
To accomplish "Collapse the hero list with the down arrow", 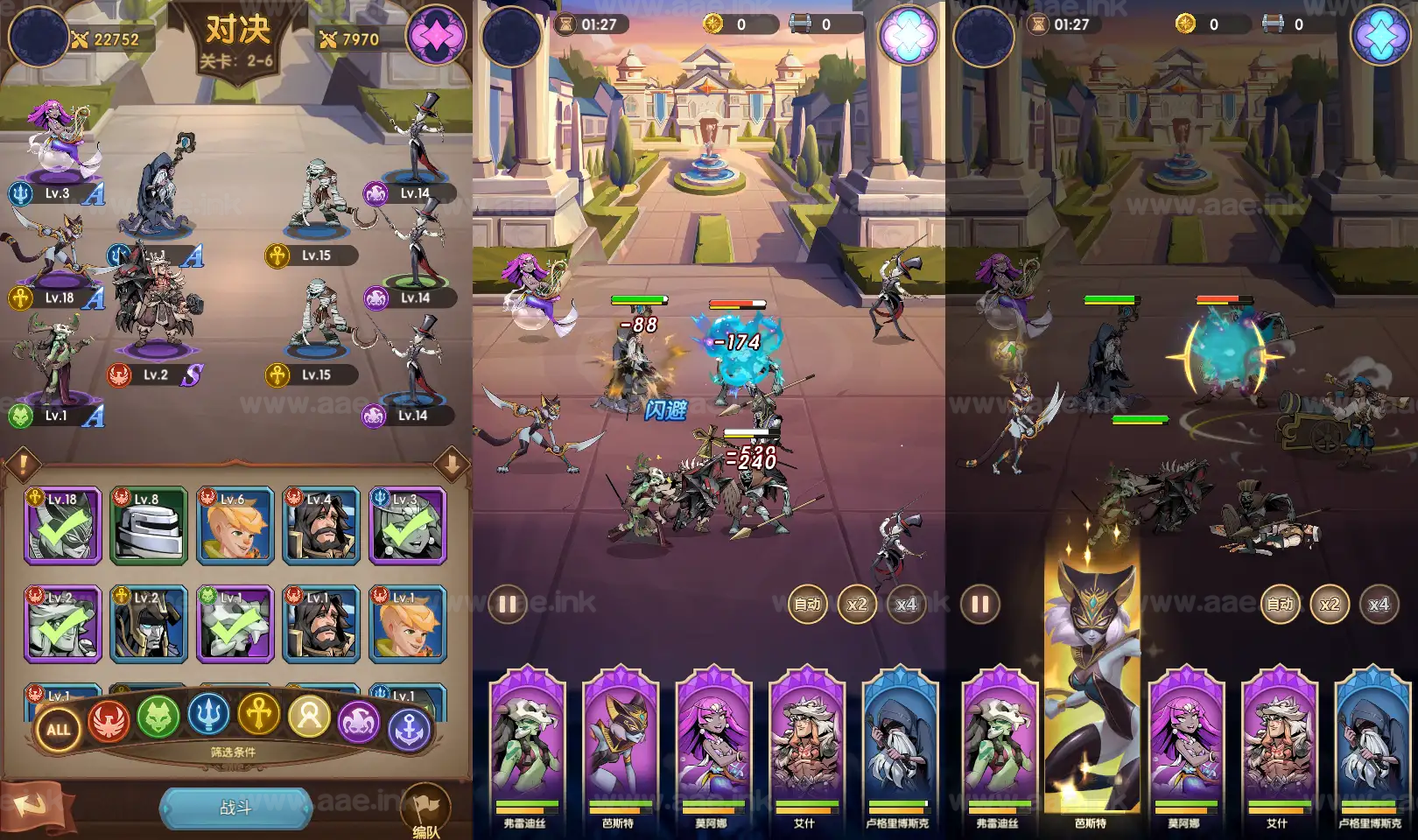I will [x=452, y=464].
